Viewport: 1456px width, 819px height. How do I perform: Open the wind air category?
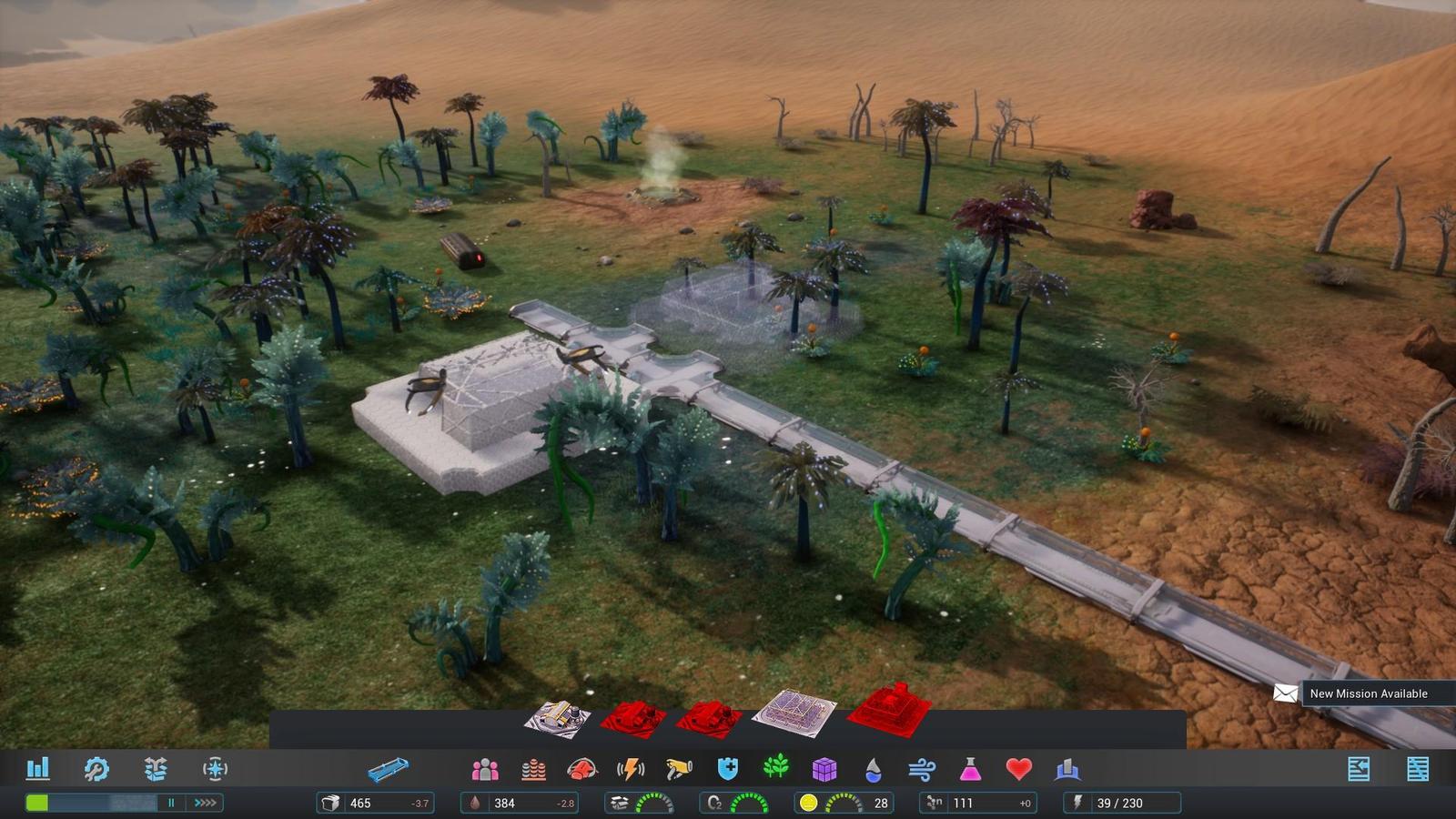pos(921,770)
